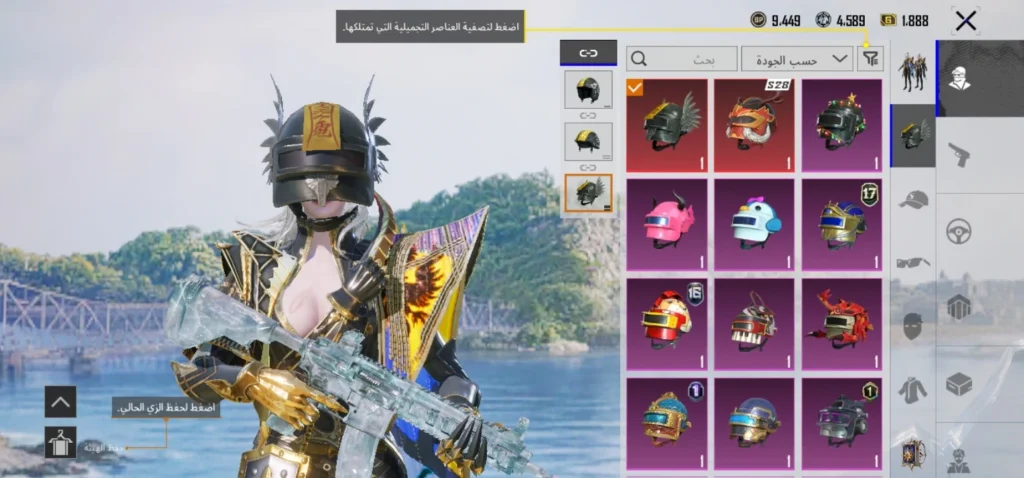This screenshot has height=478, width=1024.
Task: Select the white-blue penguin helmet with pink bow
Action: pos(754,224)
